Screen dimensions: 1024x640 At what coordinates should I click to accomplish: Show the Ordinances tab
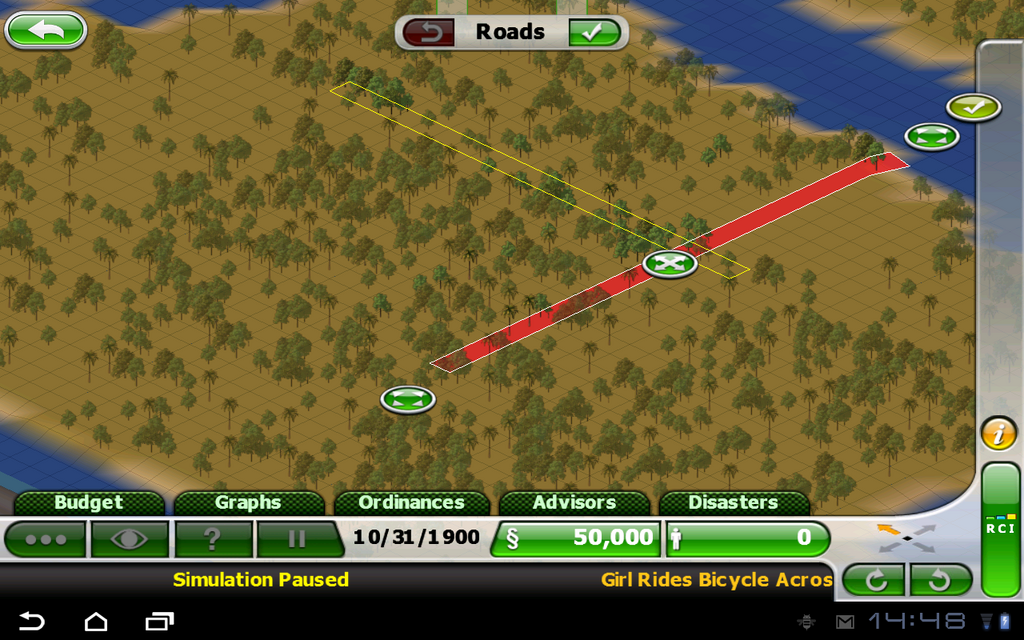[411, 502]
